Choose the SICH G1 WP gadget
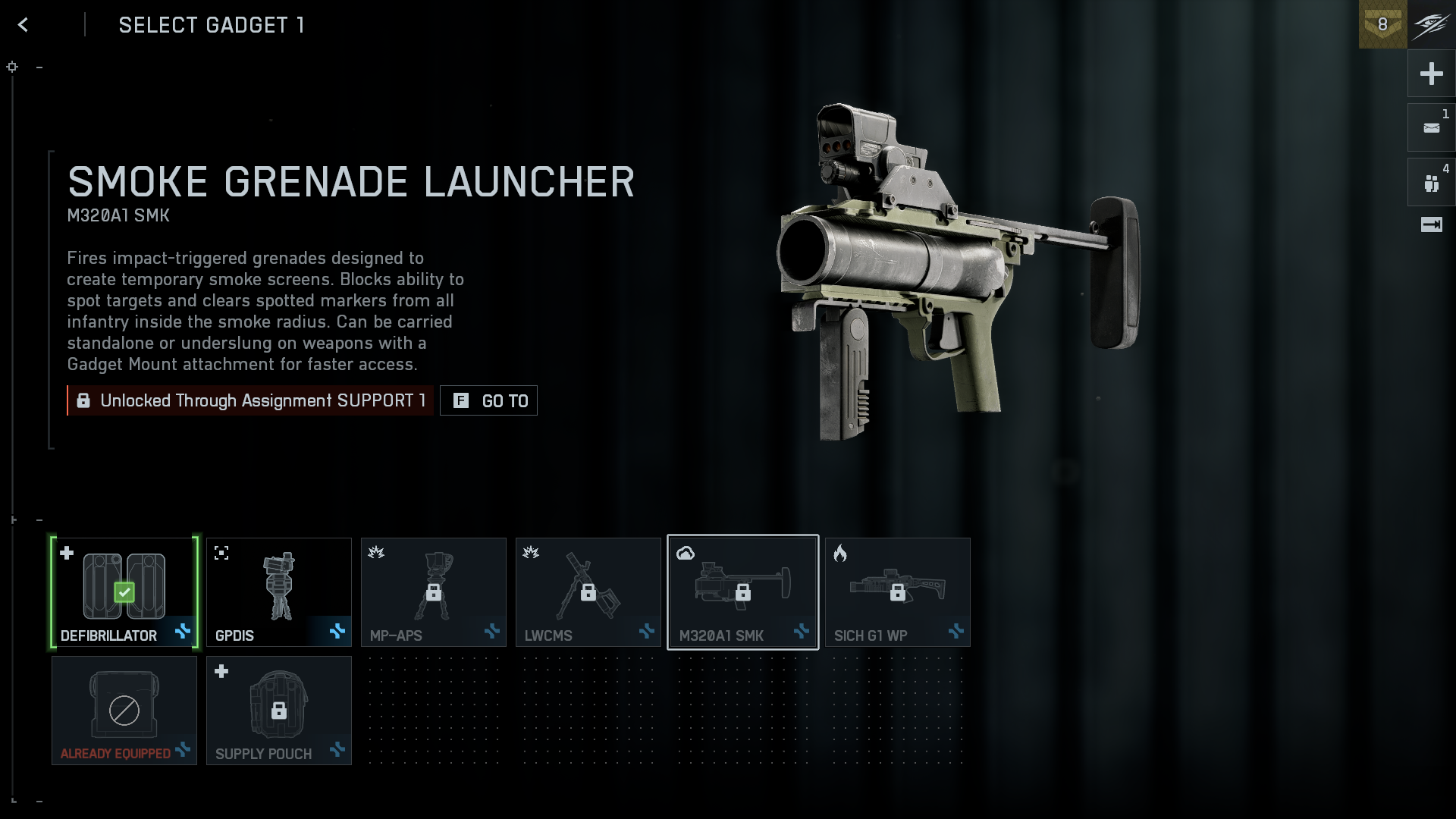The height and width of the screenshot is (819, 1456). [898, 592]
